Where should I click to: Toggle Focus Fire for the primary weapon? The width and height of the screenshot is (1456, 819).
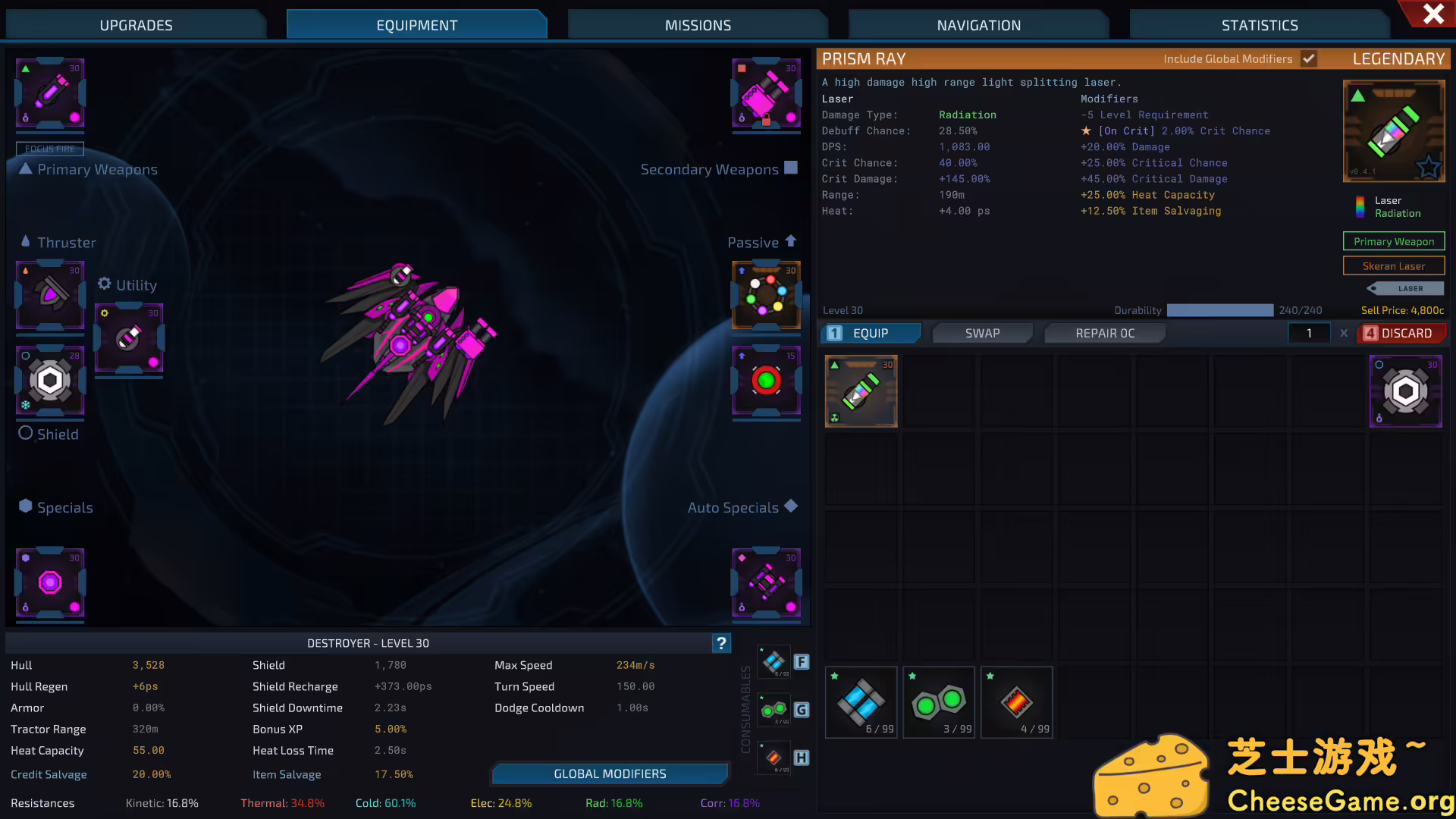tap(50, 149)
